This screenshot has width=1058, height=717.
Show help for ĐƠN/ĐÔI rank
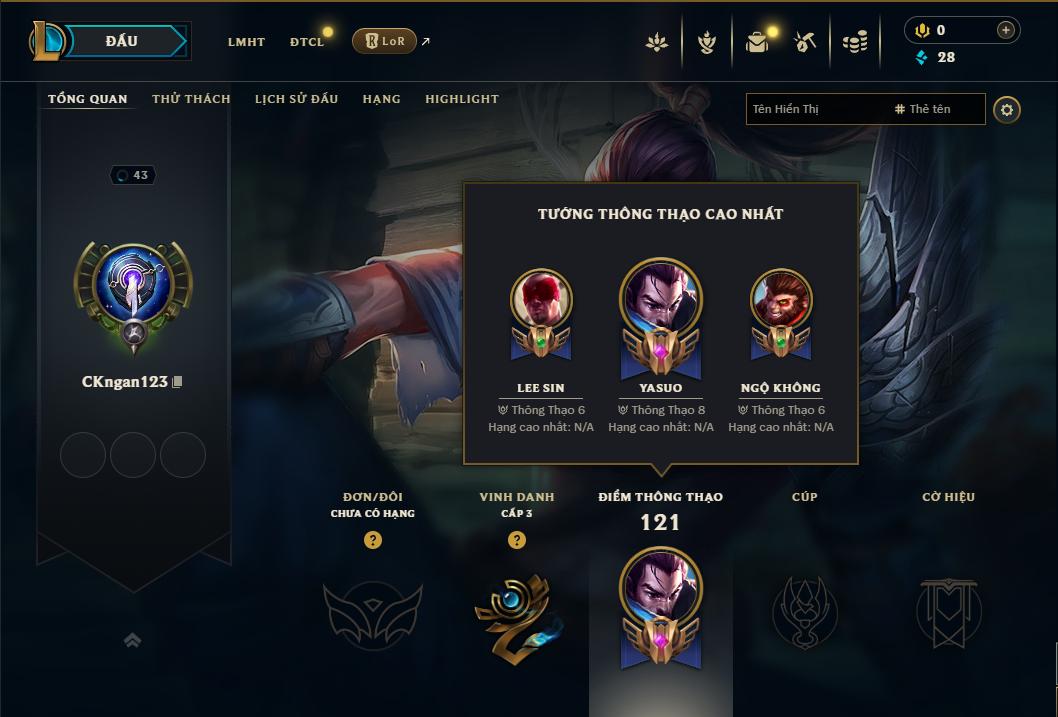(x=373, y=540)
